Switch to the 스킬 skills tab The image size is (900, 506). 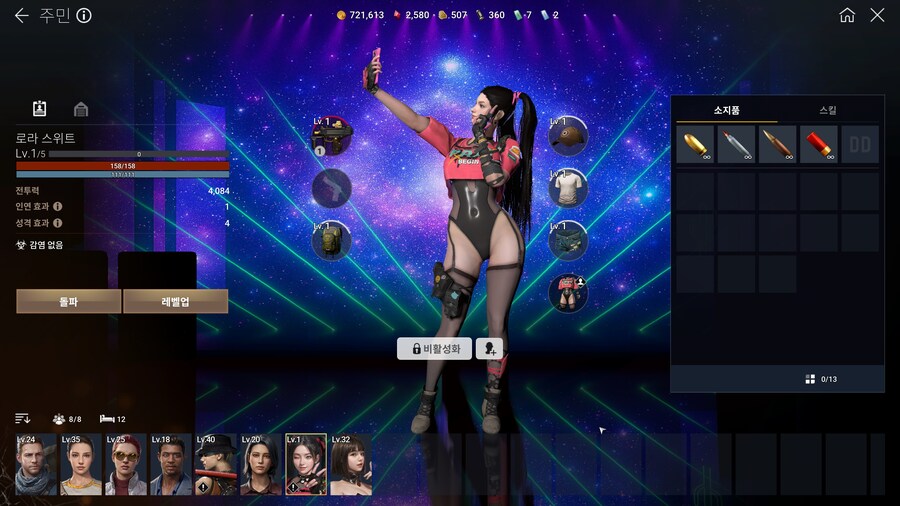[828, 110]
